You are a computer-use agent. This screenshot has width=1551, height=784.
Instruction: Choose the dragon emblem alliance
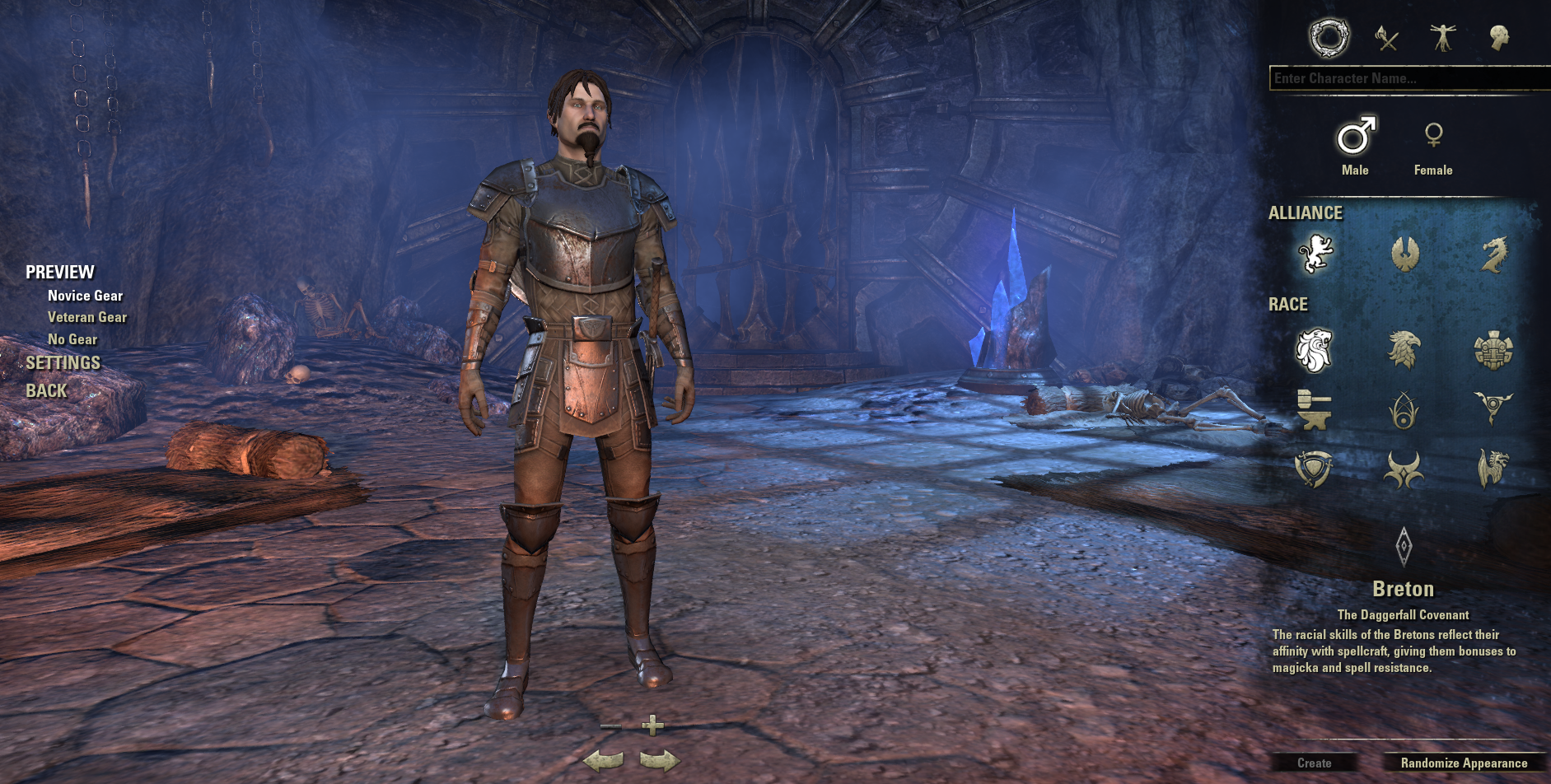(x=1493, y=253)
